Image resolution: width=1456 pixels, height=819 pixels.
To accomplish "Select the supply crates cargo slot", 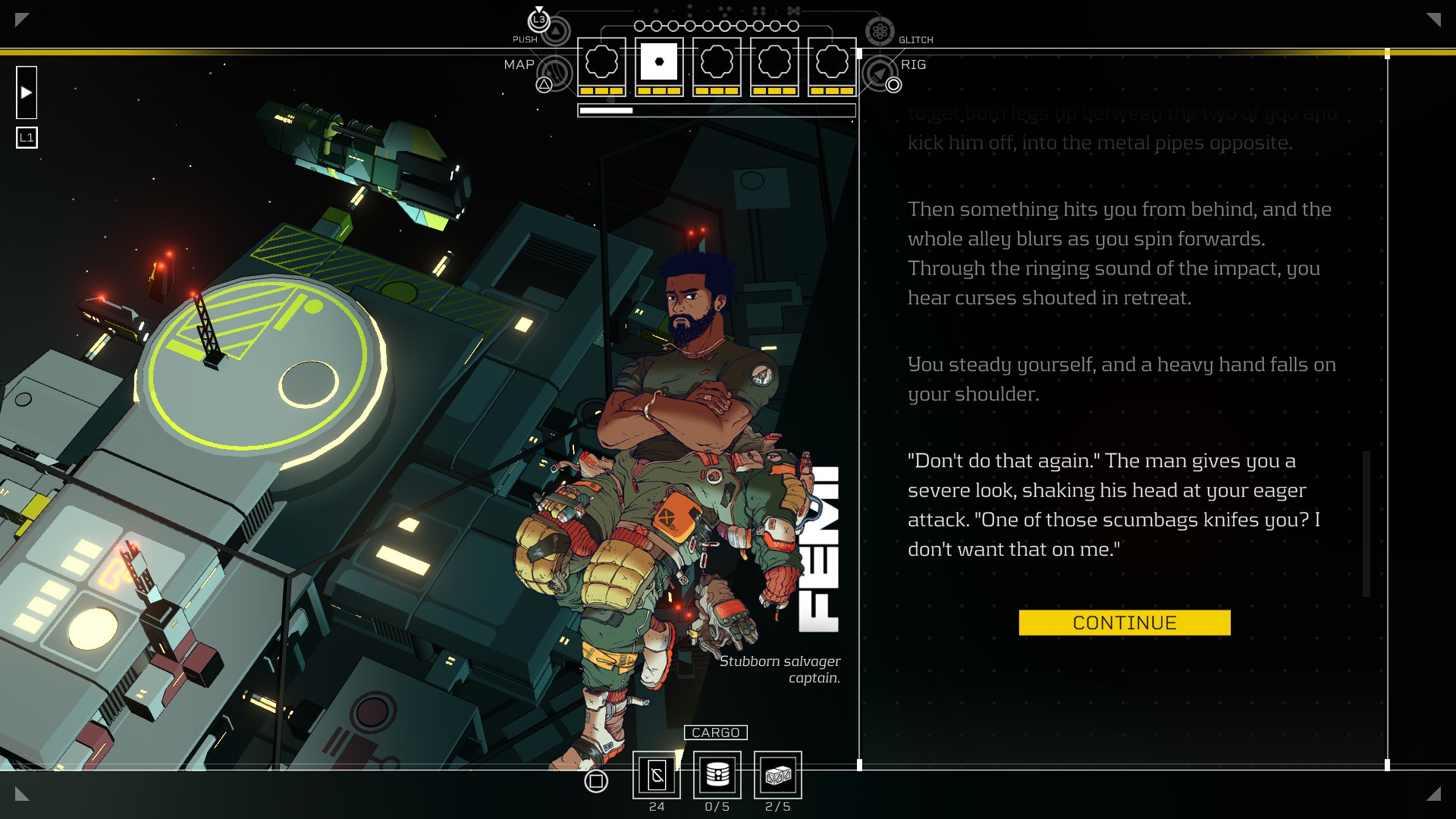I will pyautogui.click(x=778, y=775).
